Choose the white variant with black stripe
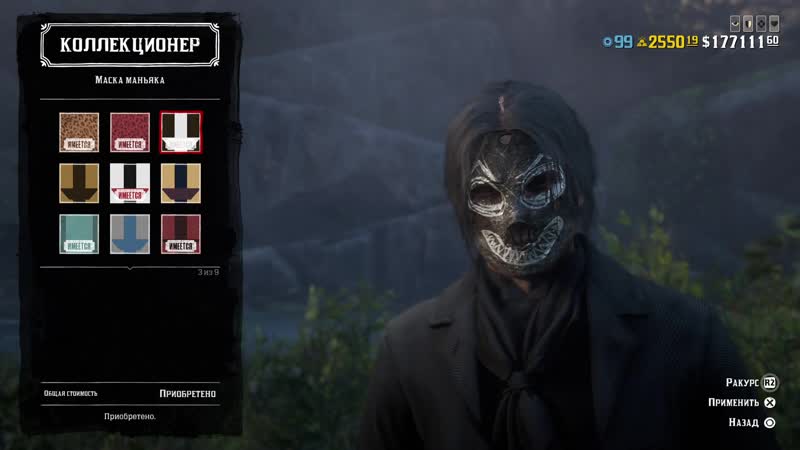The height and width of the screenshot is (450, 800). 130,183
